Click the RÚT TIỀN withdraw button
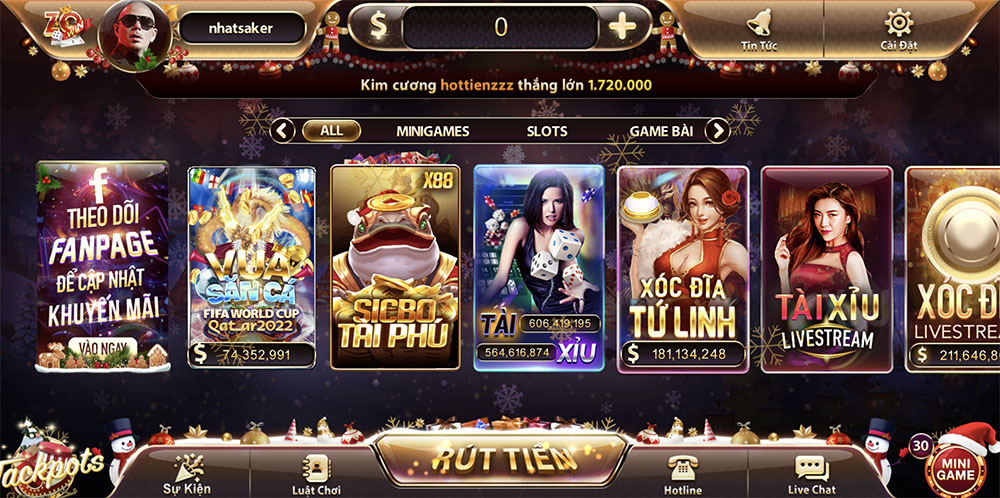1000x498 pixels. pos(505,459)
